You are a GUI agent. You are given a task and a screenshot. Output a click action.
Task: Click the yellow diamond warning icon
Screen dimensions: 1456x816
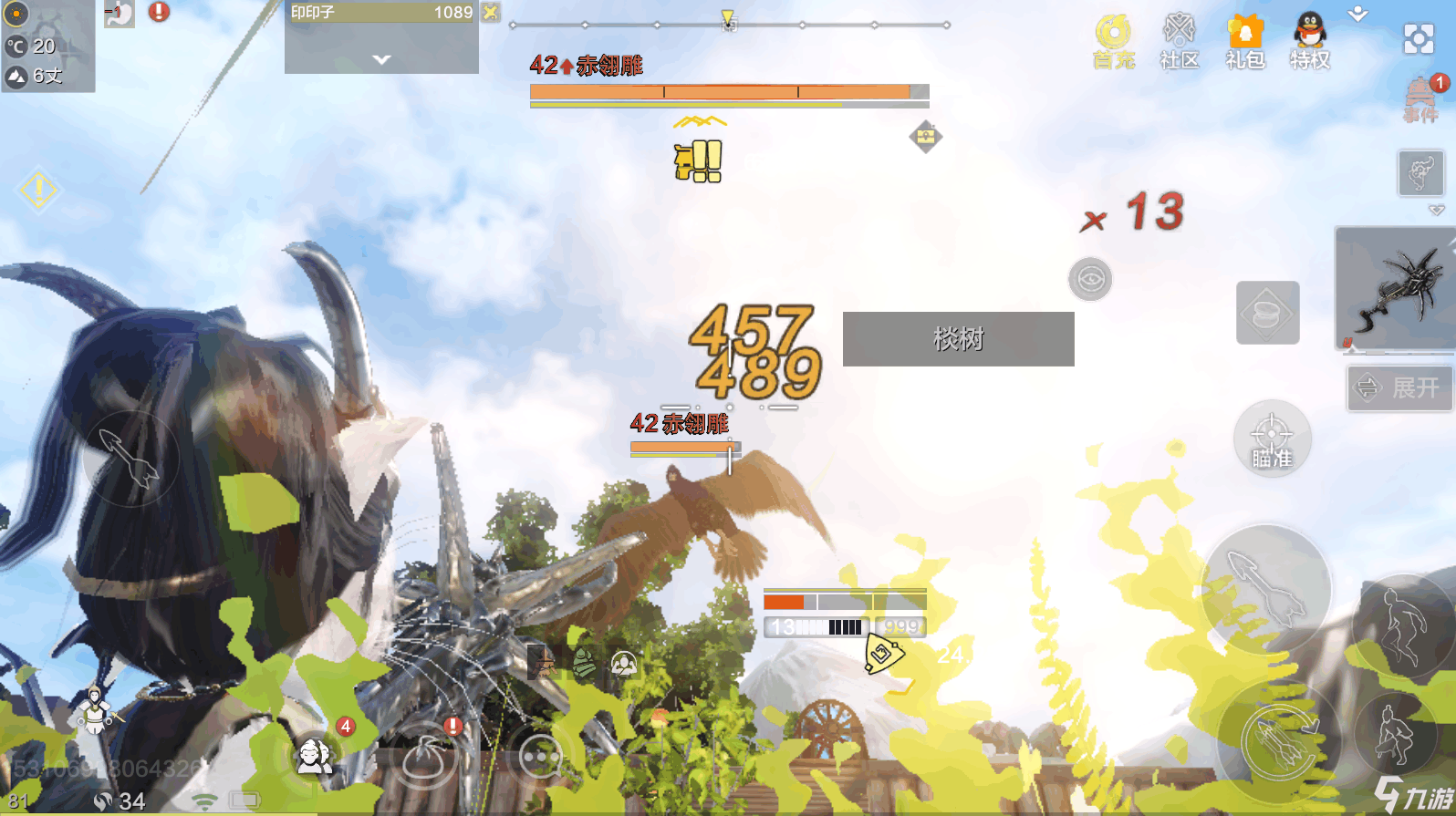(38, 190)
